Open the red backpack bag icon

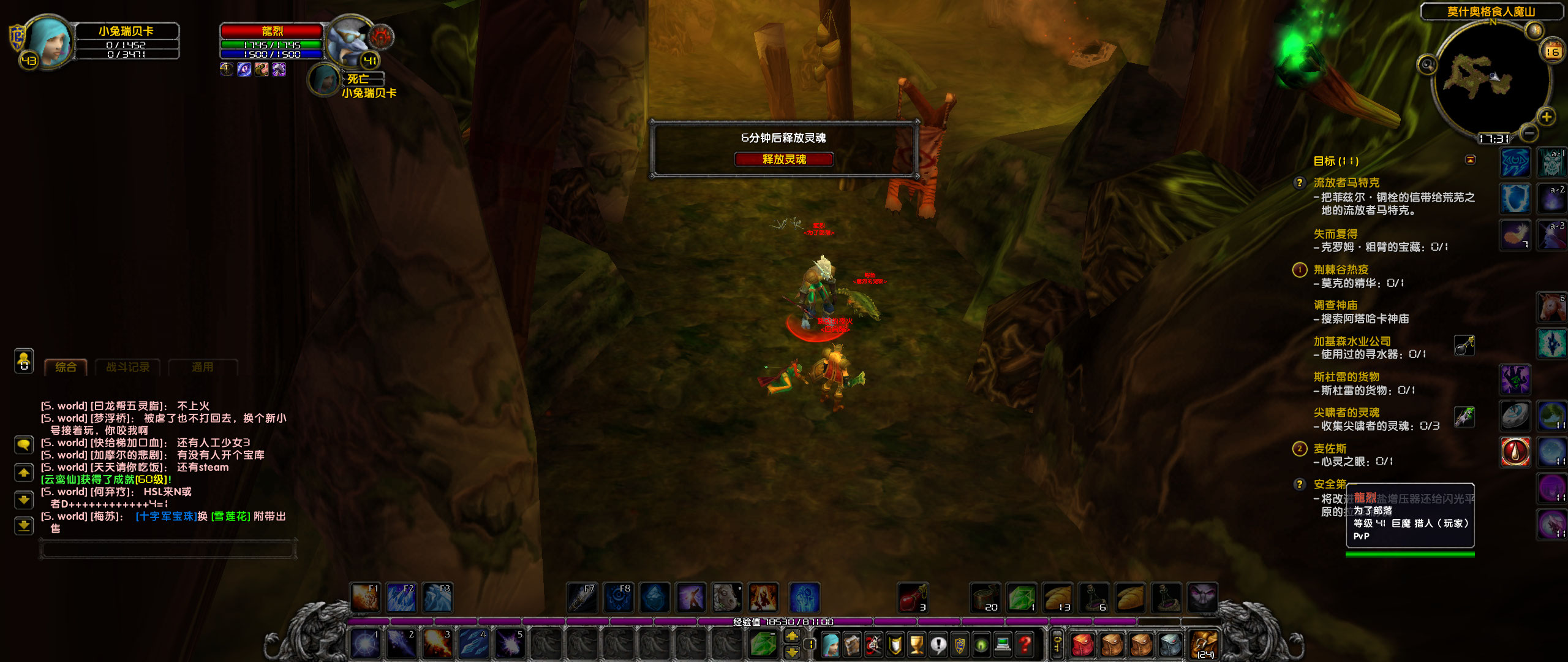pos(1083,644)
